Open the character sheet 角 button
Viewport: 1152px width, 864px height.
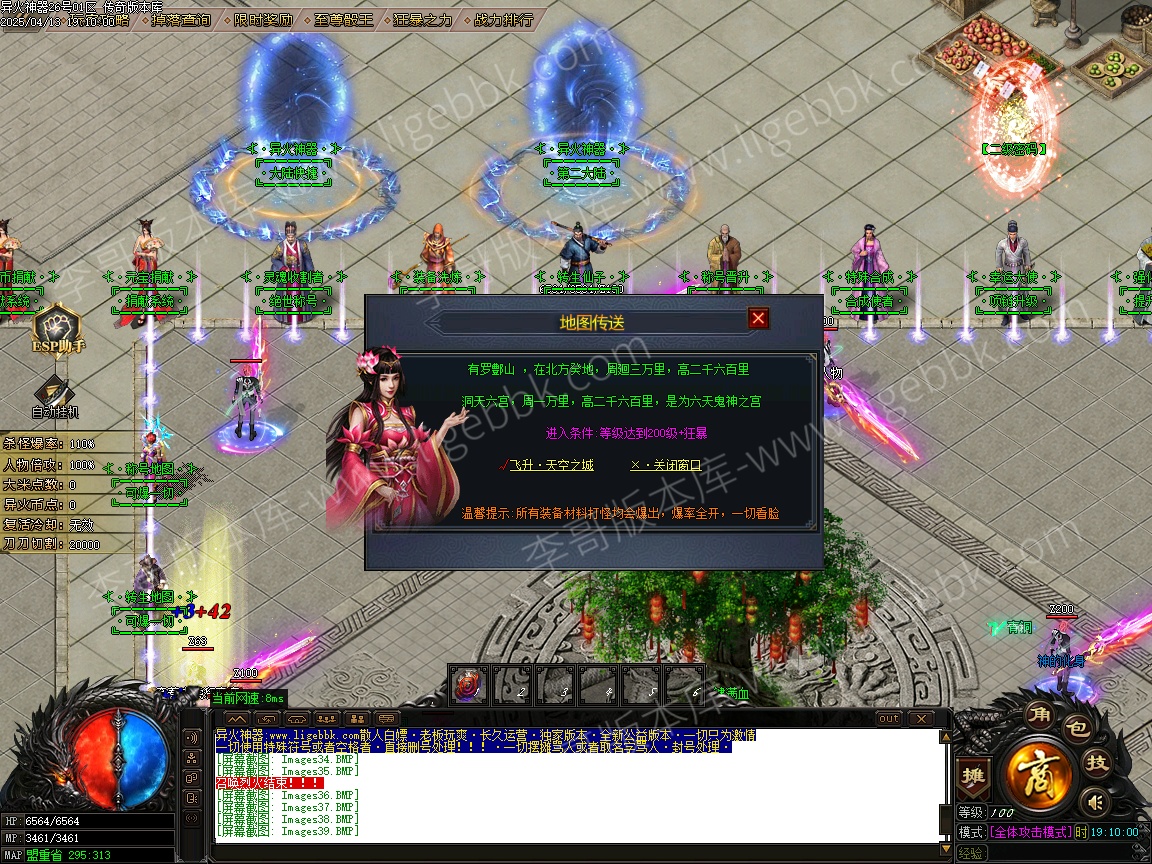tap(1040, 715)
